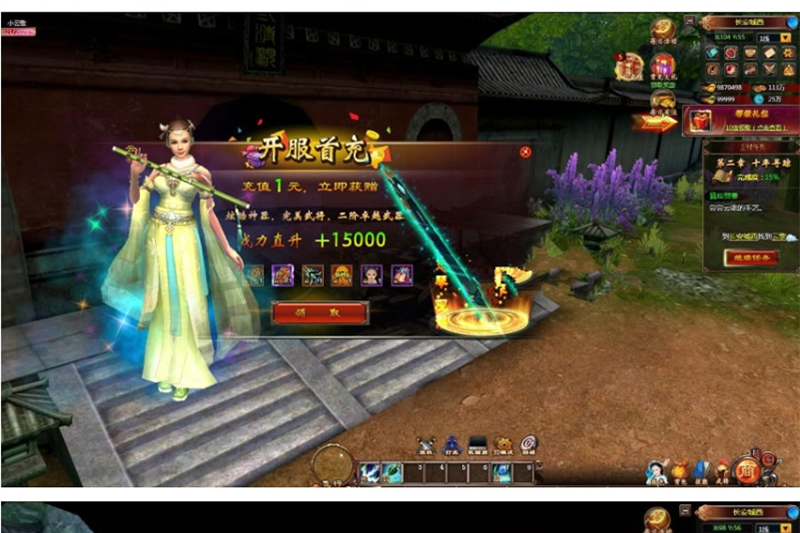Click the crossed swords icon above hotbar
This screenshot has height=533, width=800.
tap(426, 445)
